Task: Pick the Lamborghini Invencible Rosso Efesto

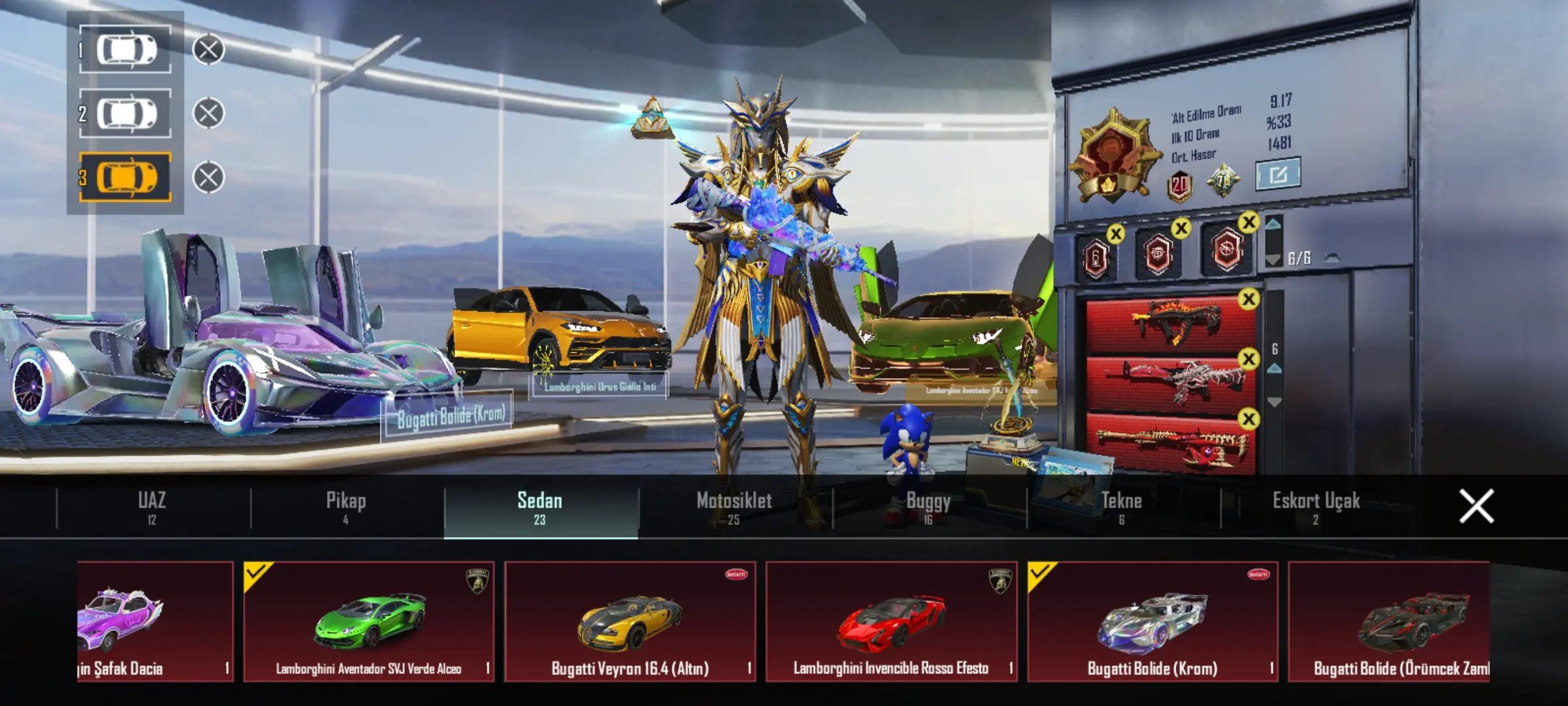Action: [891, 621]
